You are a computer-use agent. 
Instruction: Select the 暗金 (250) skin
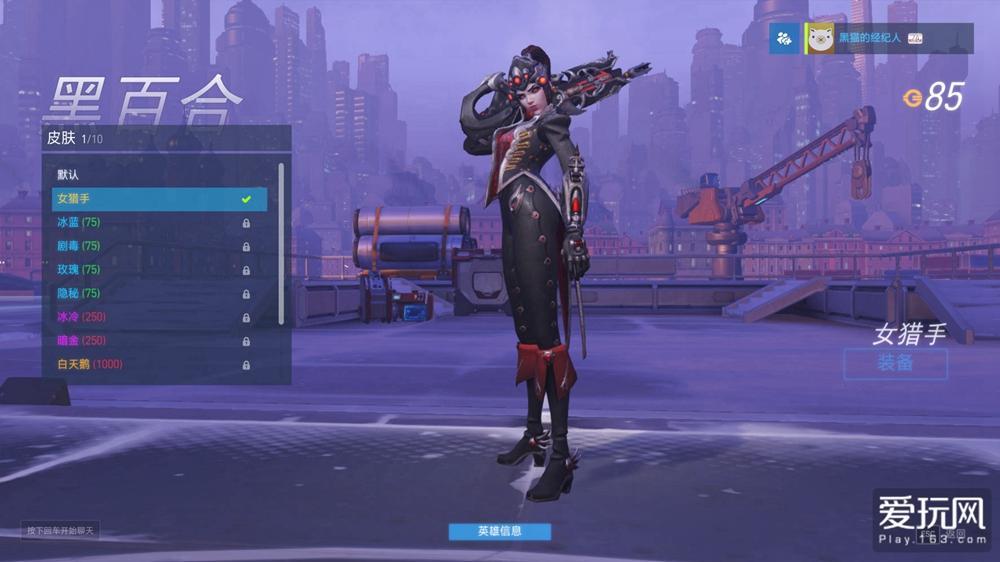[x=150, y=341]
